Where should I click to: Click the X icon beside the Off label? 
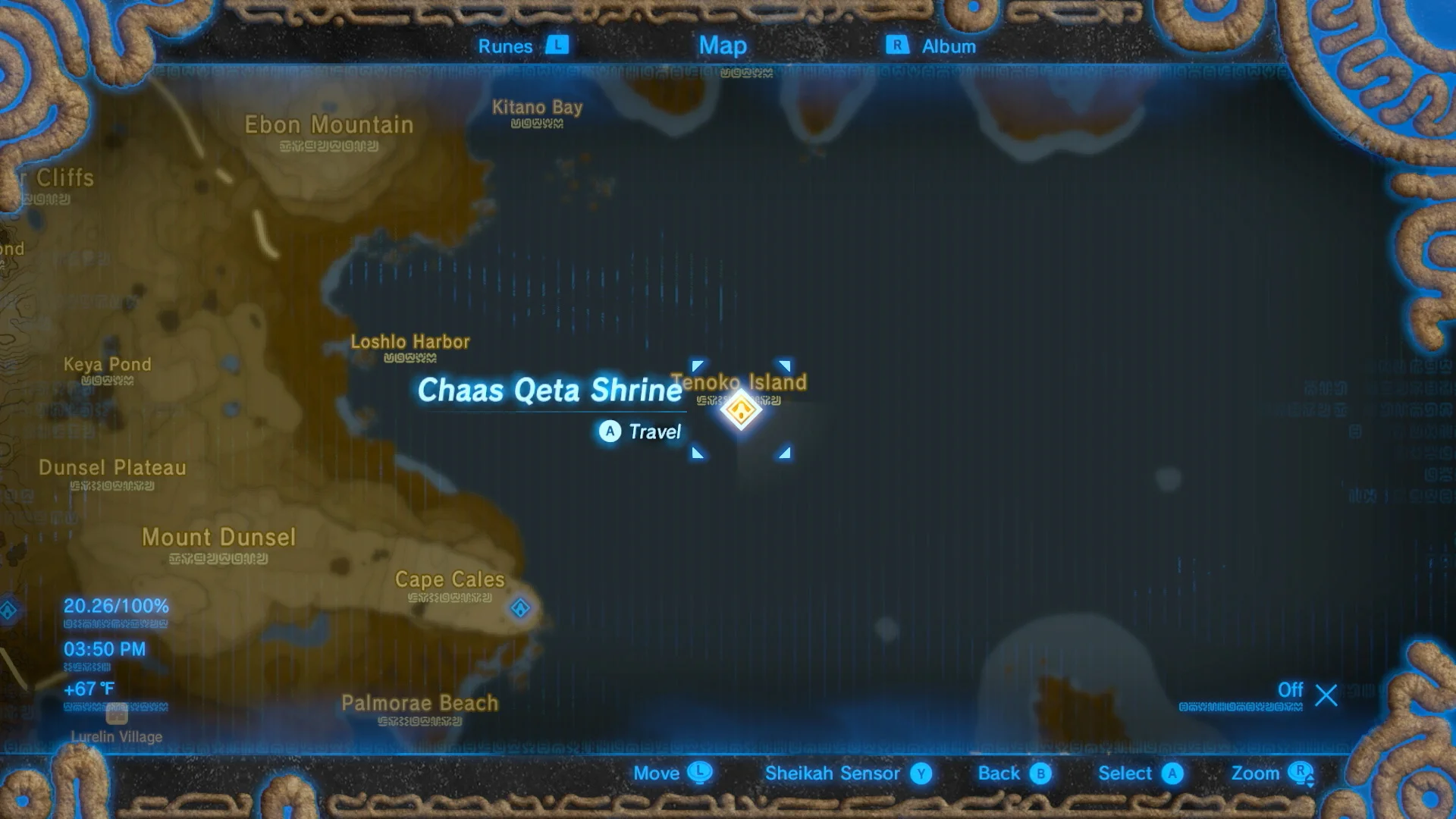coord(1325,691)
